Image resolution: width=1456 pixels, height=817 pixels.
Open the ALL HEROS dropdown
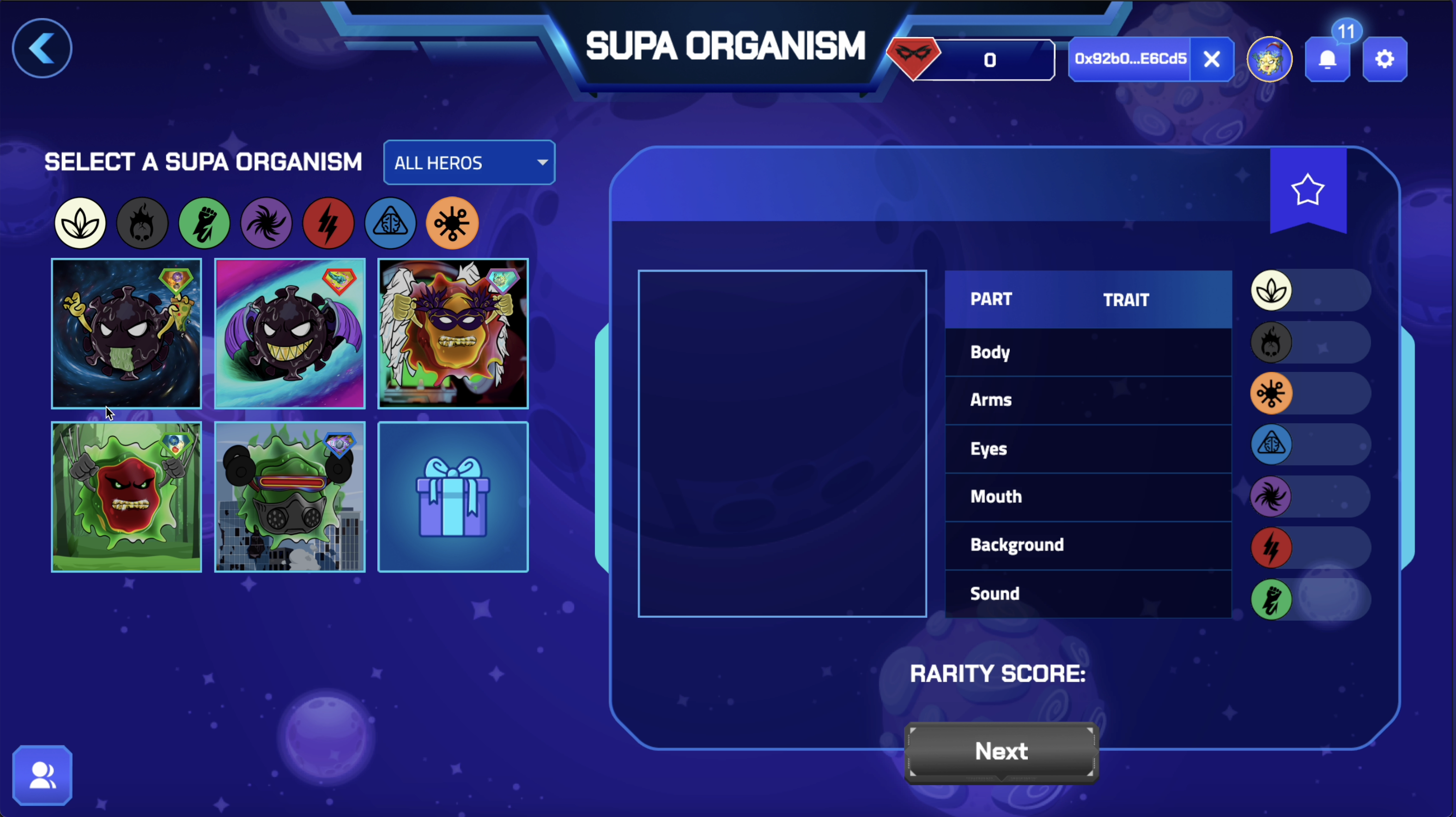tap(469, 163)
